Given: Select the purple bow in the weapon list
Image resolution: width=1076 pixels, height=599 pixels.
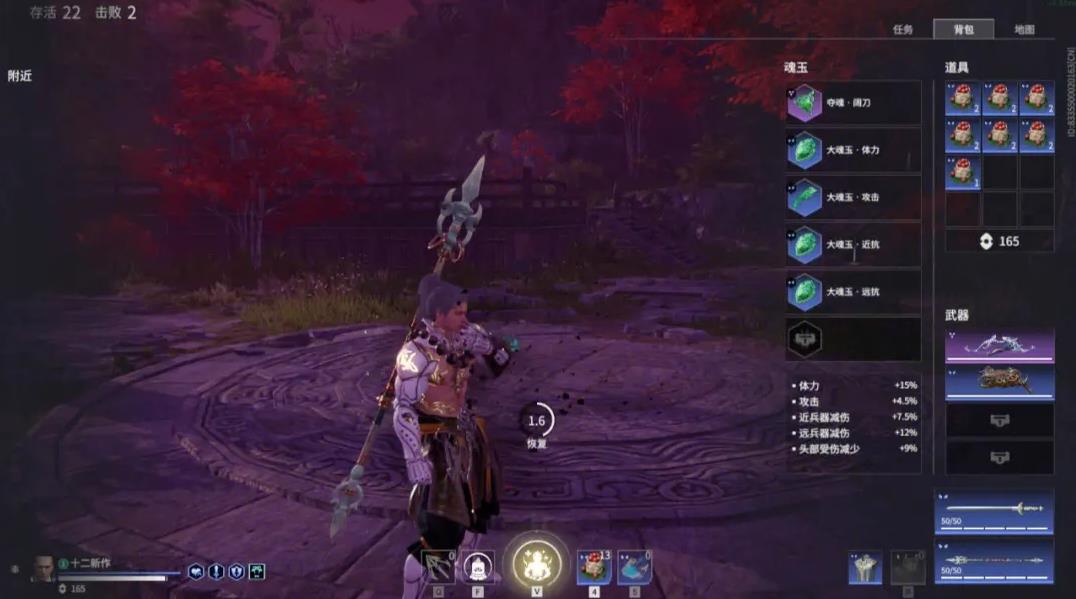Looking at the screenshot, I should click(x=999, y=345).
